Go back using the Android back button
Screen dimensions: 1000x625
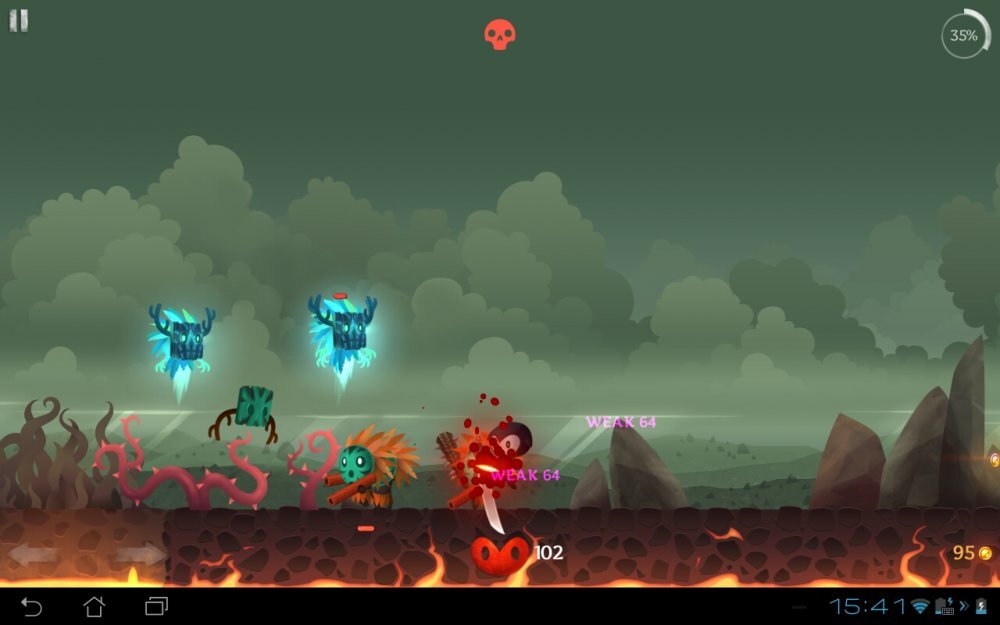click(32, 606)
